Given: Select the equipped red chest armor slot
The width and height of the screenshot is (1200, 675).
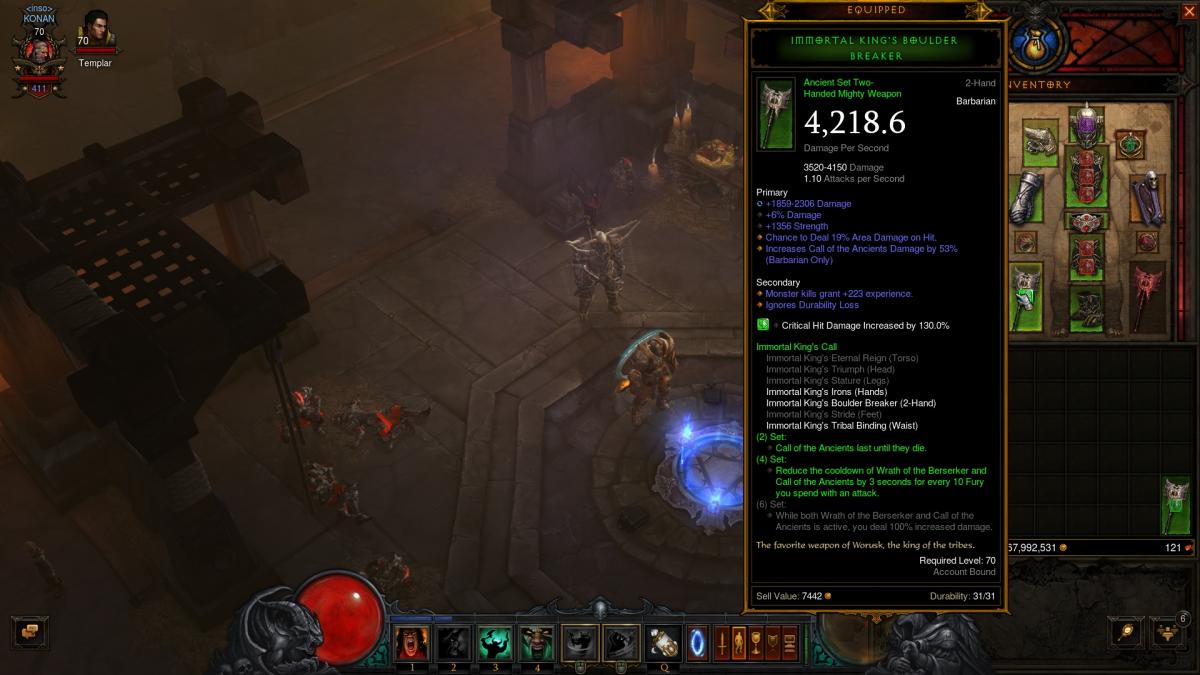Looking at the screenshot, I should point(1087,177).
